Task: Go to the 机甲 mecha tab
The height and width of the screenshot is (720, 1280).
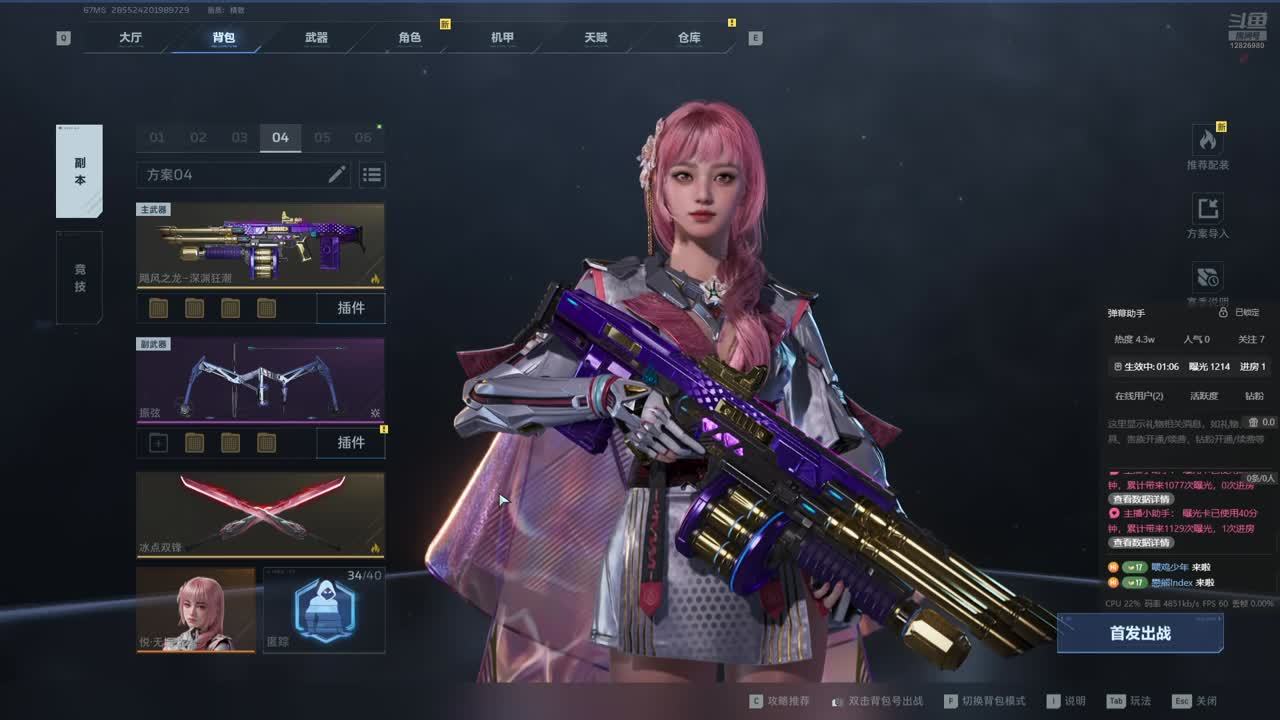Action: (x=502, y=38)
